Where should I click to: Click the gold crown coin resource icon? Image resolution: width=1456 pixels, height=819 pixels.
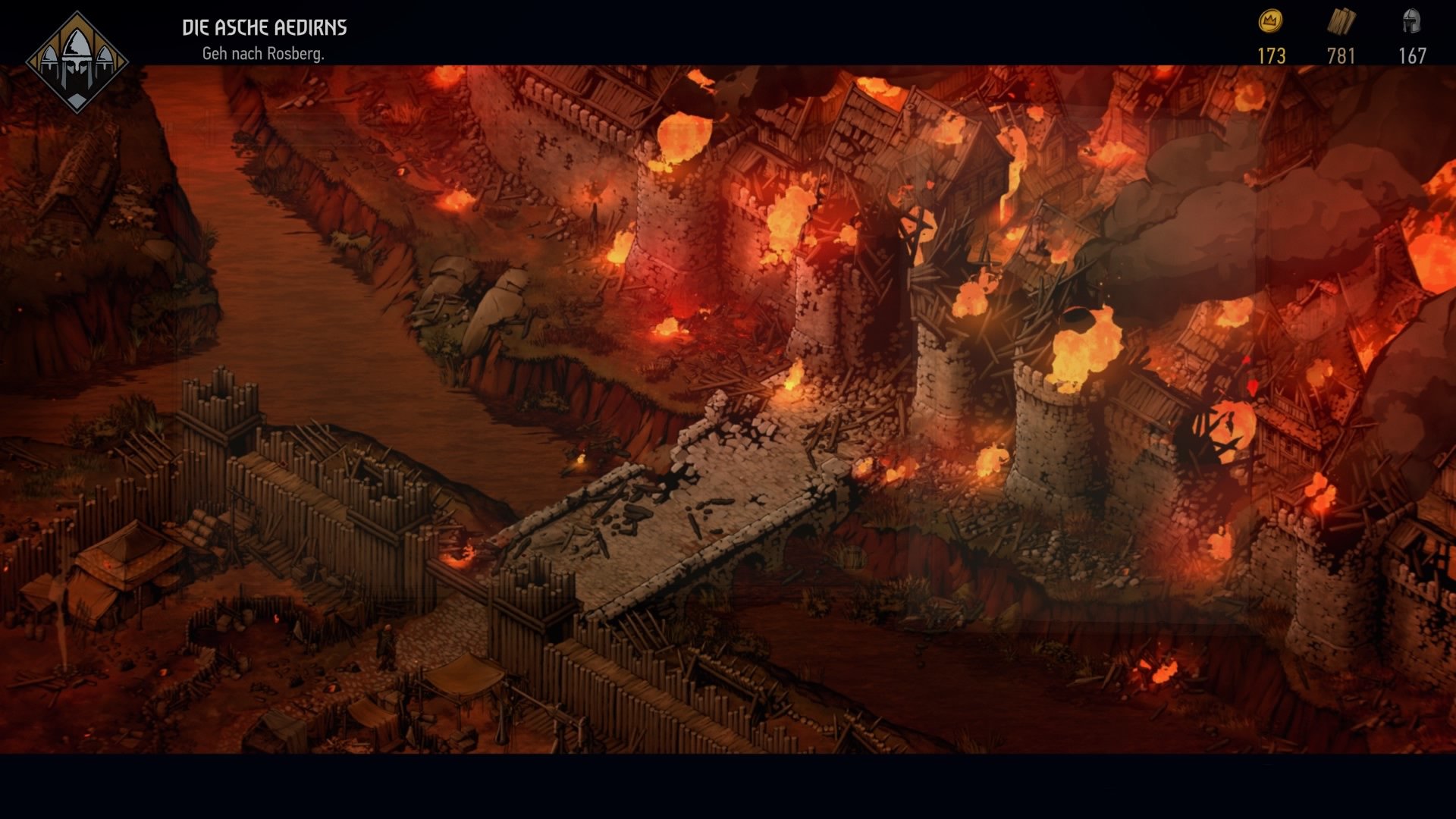pos(1270,21)
